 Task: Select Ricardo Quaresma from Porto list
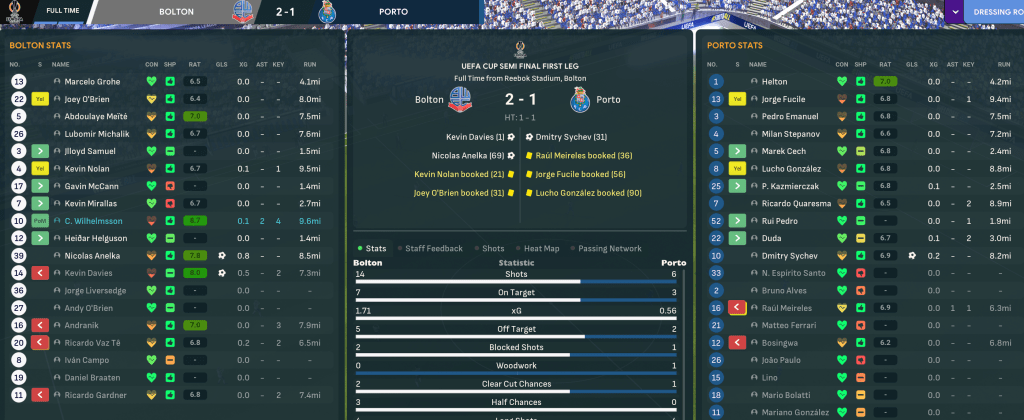[x=797, y=203]
